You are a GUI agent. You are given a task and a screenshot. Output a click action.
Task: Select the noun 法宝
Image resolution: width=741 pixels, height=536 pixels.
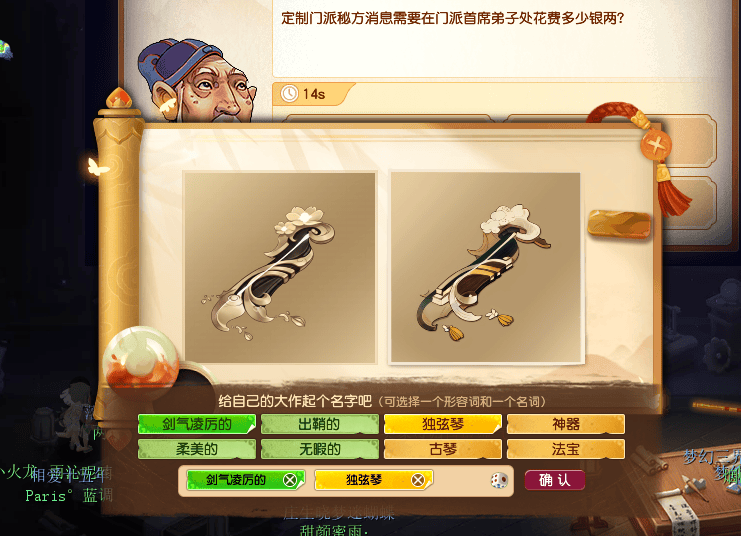[x=566, y=449]
